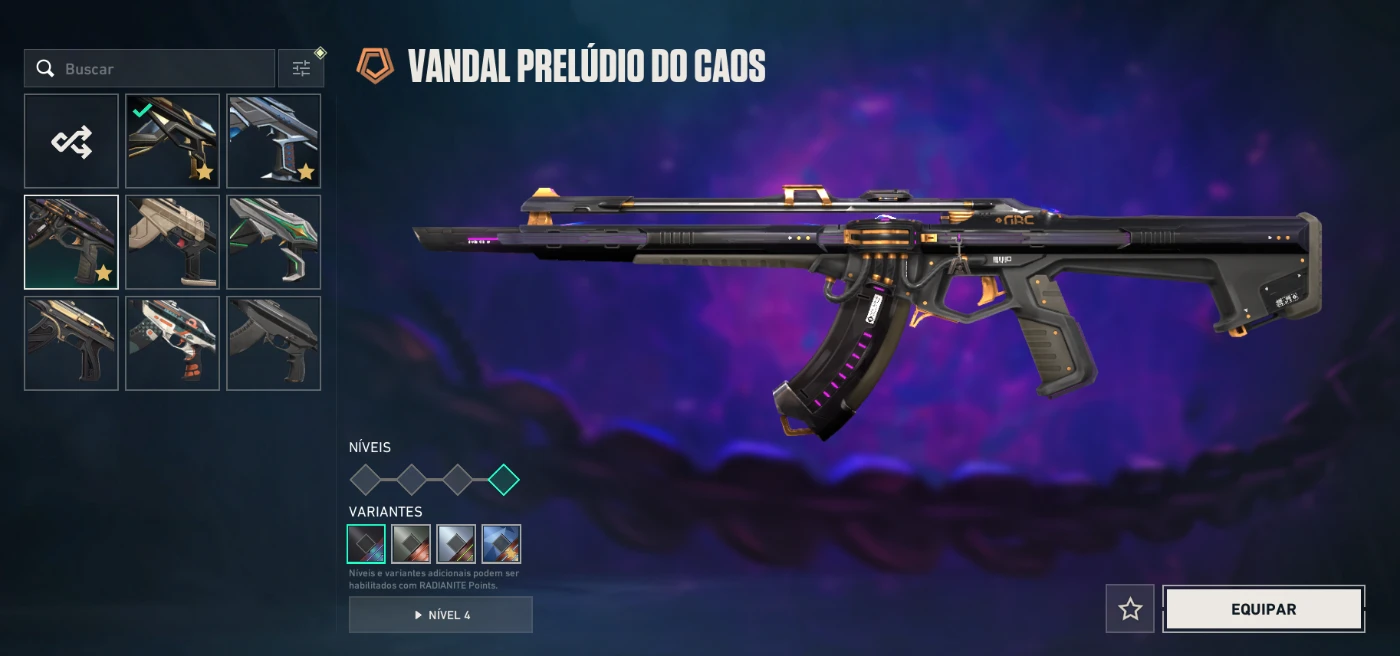Choose the beige Vandal skin
The image size is (1400, 656).
(172, 242)
